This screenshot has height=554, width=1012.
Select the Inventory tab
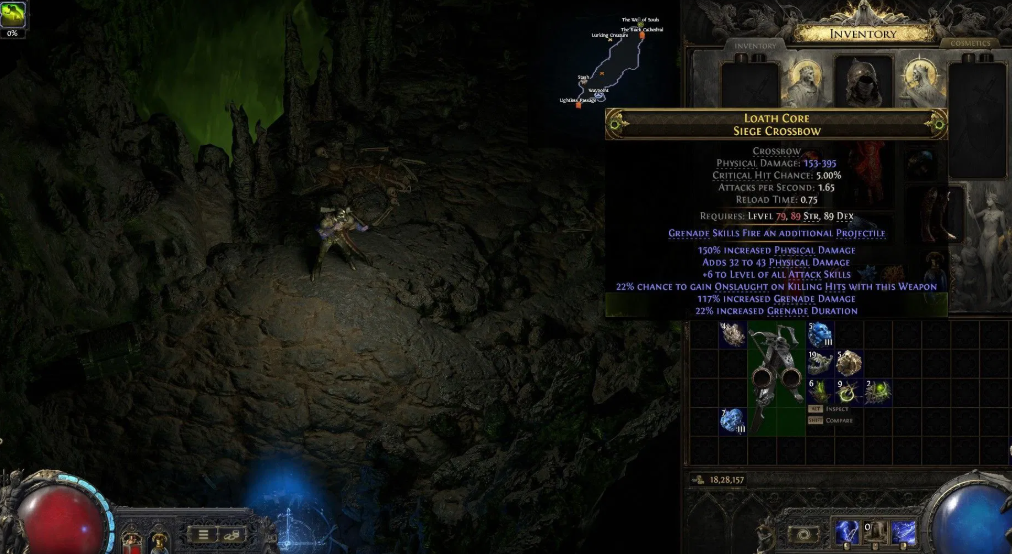point(755,45)
